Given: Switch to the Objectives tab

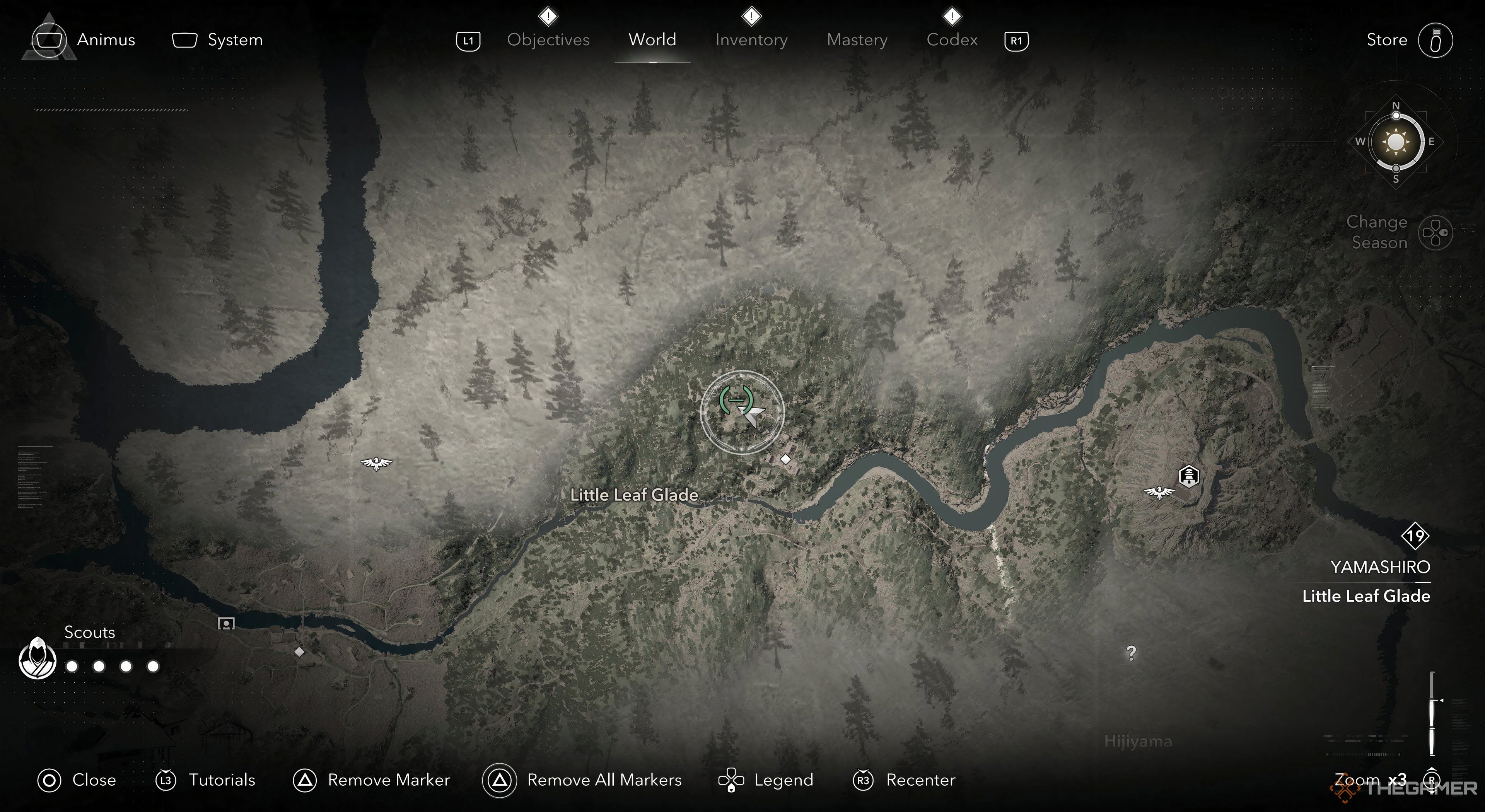Looking at the screenshot, I should pos(548,40).
